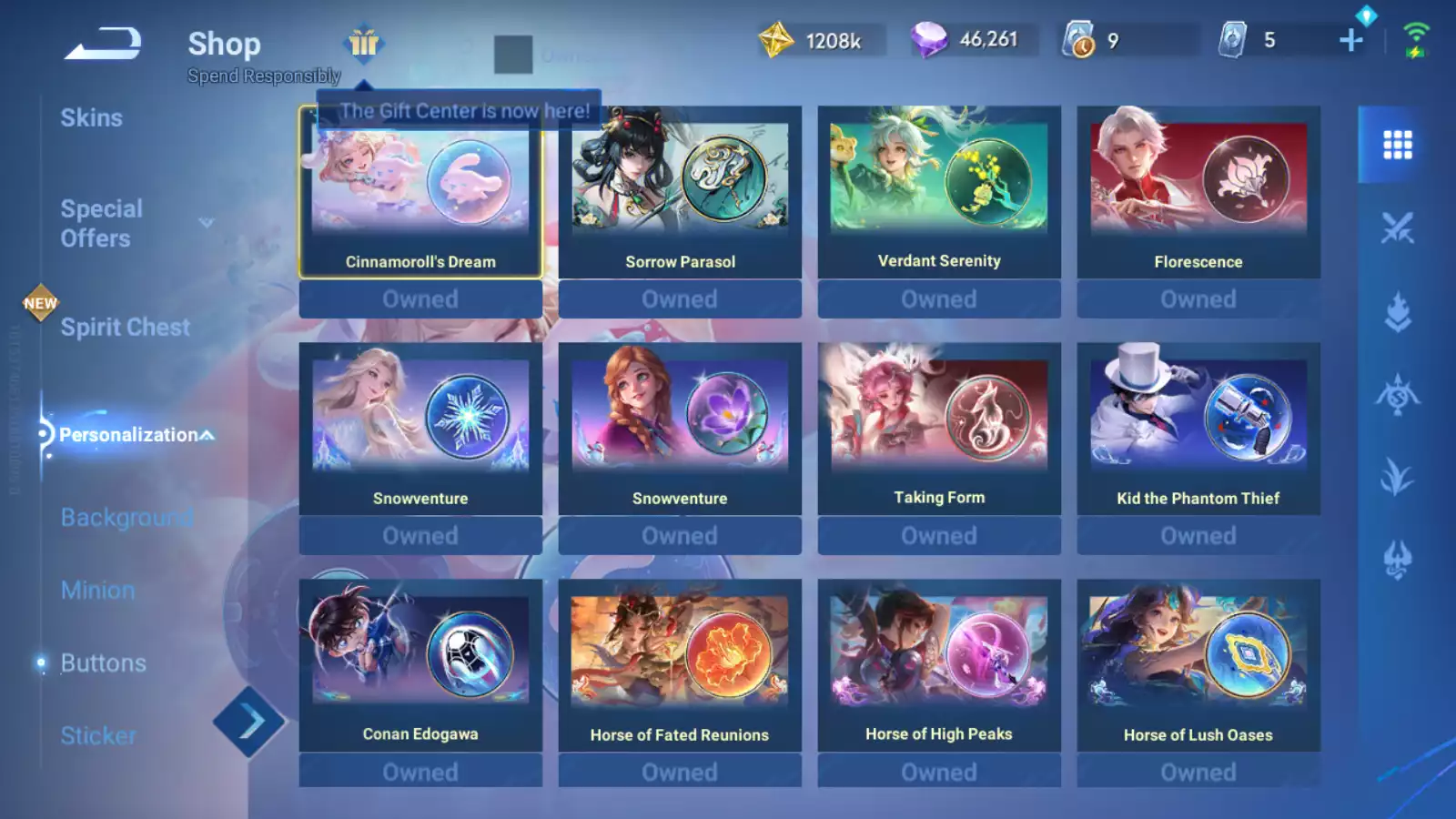Select the Horse of Fated Reunions item

(680, 666)
